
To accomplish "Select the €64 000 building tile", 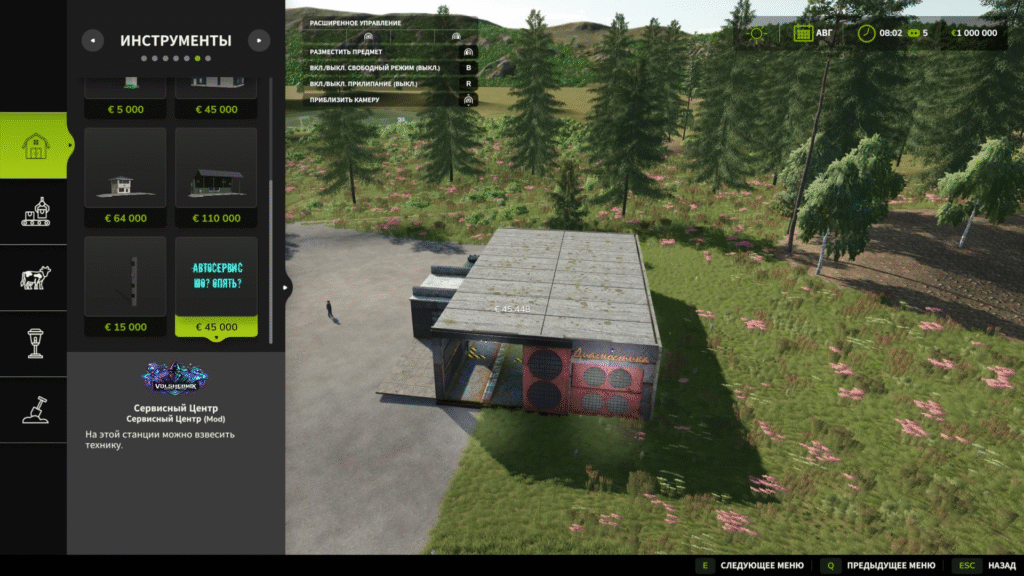I will (x=125, y=176).
